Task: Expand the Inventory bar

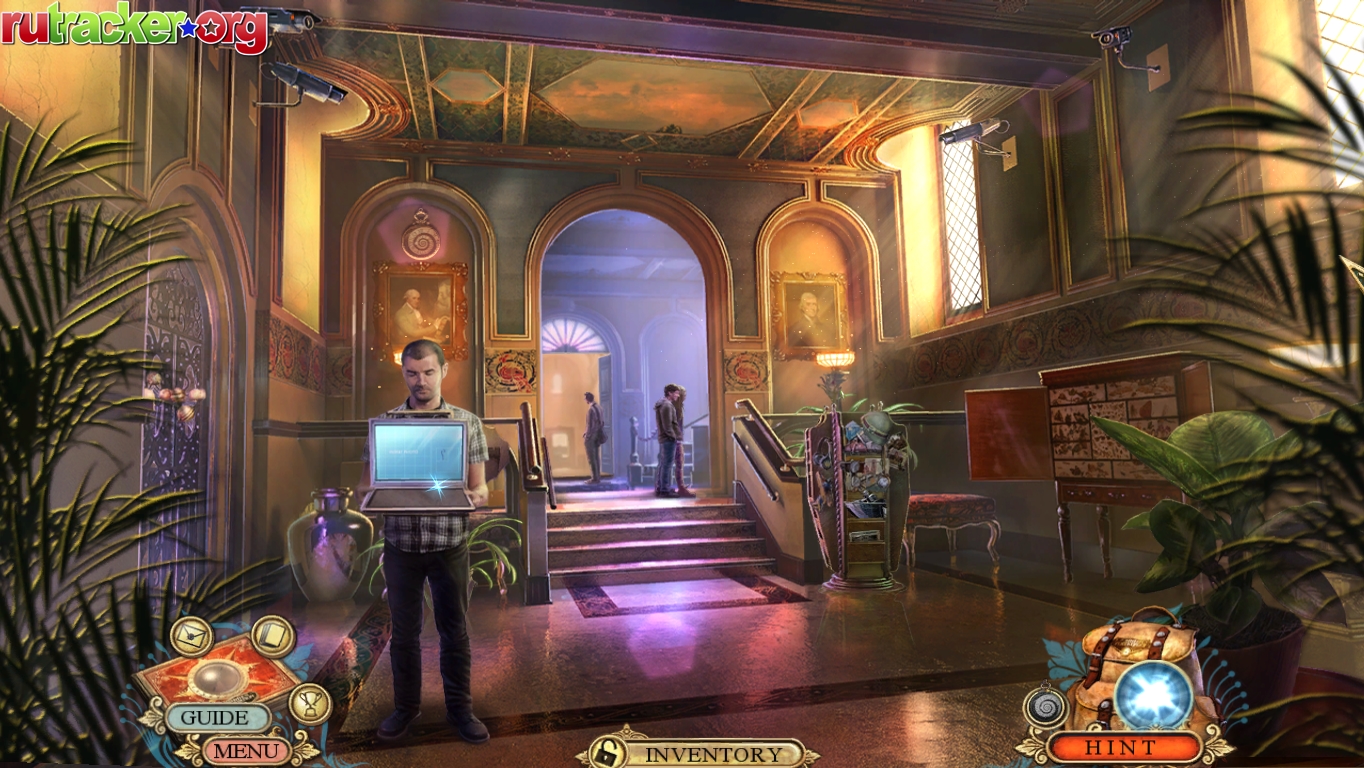Action: (713, 754)
